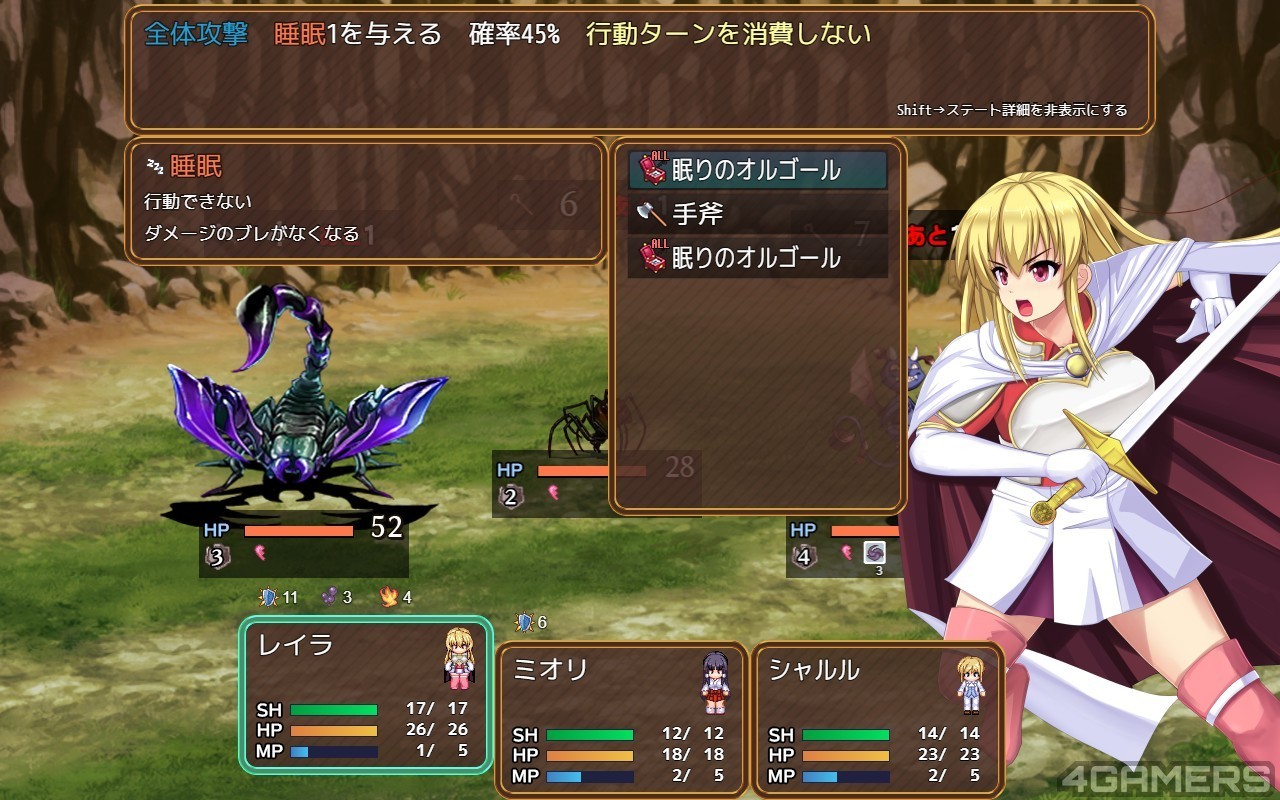The height and width of the screenshot is (800, 1280).
Task: Select ミオリ's party status panel
Action: pyautogui.click(x=621, y=719)
